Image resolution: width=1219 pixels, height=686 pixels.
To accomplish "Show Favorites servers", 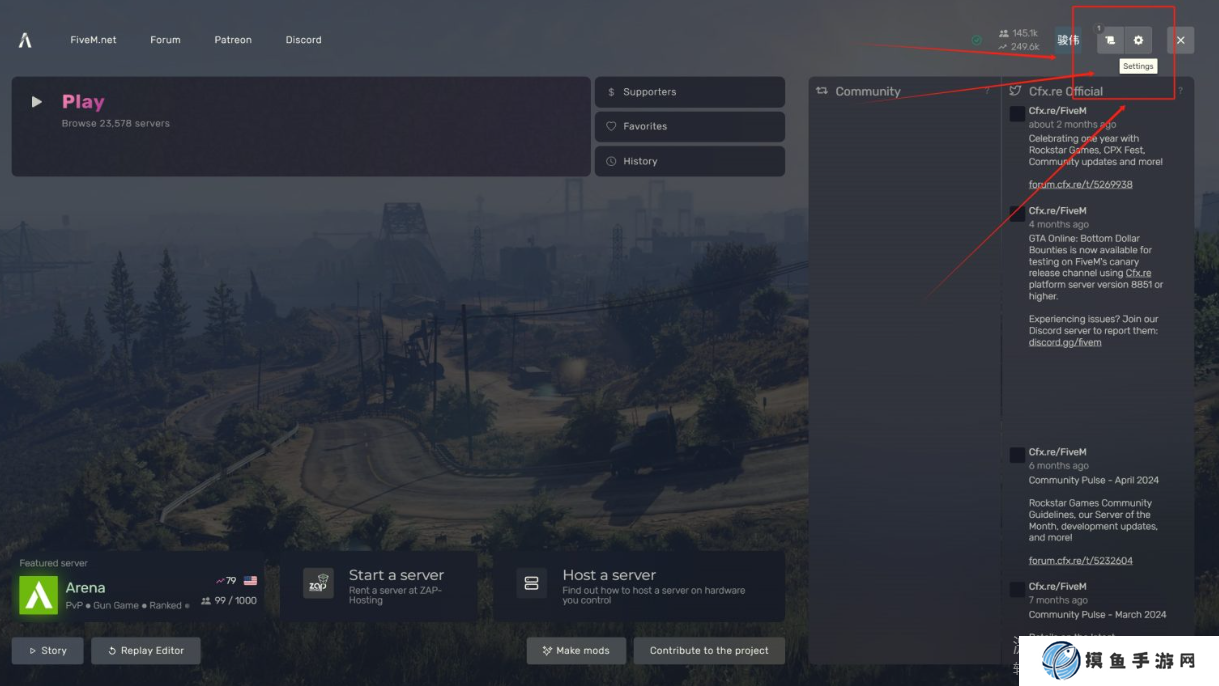I will point(689,127).
